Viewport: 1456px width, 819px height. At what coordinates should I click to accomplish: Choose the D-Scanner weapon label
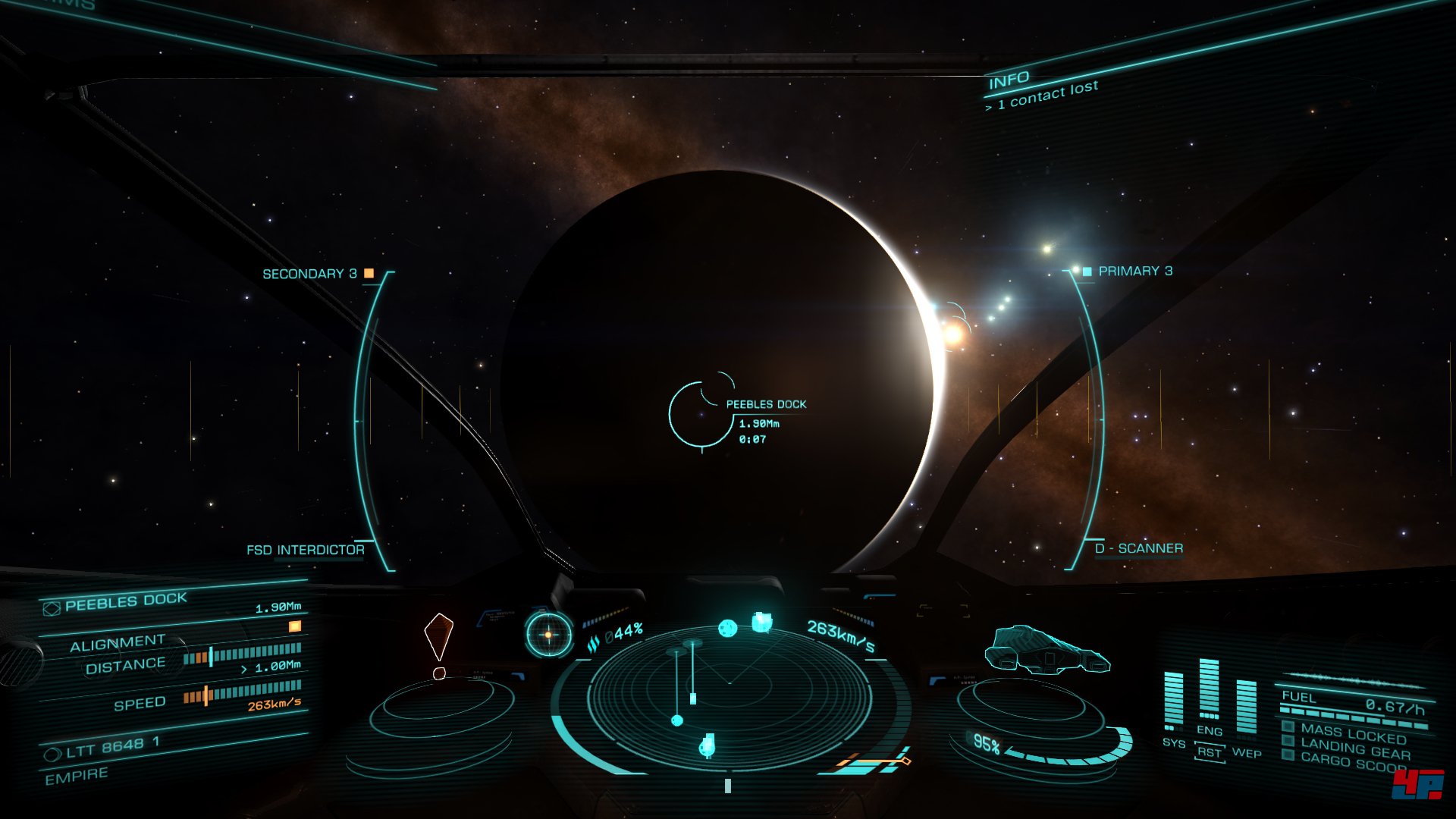pos(1138,548)
